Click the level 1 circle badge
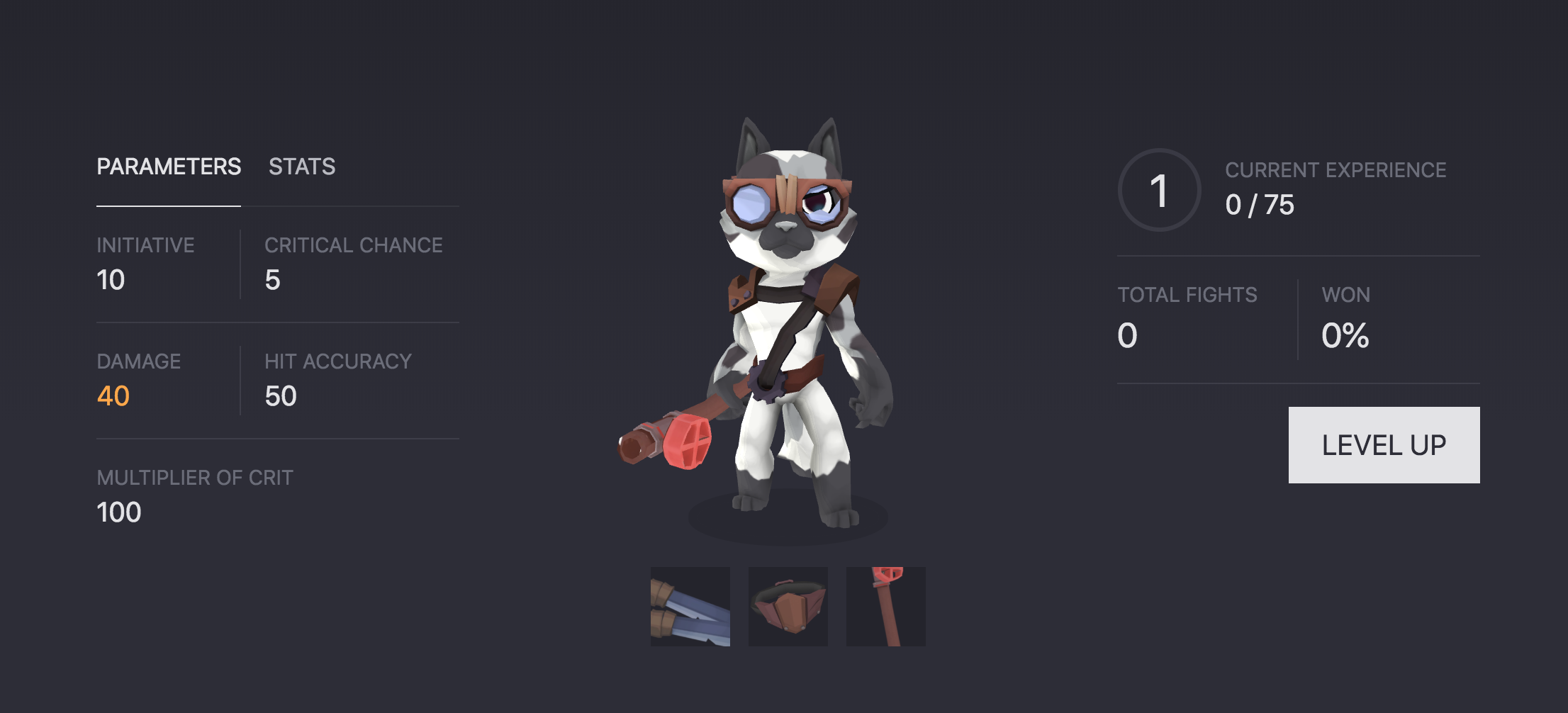Image resolution: width=1568 pixels, height=713 pixels. (1158, 190)
